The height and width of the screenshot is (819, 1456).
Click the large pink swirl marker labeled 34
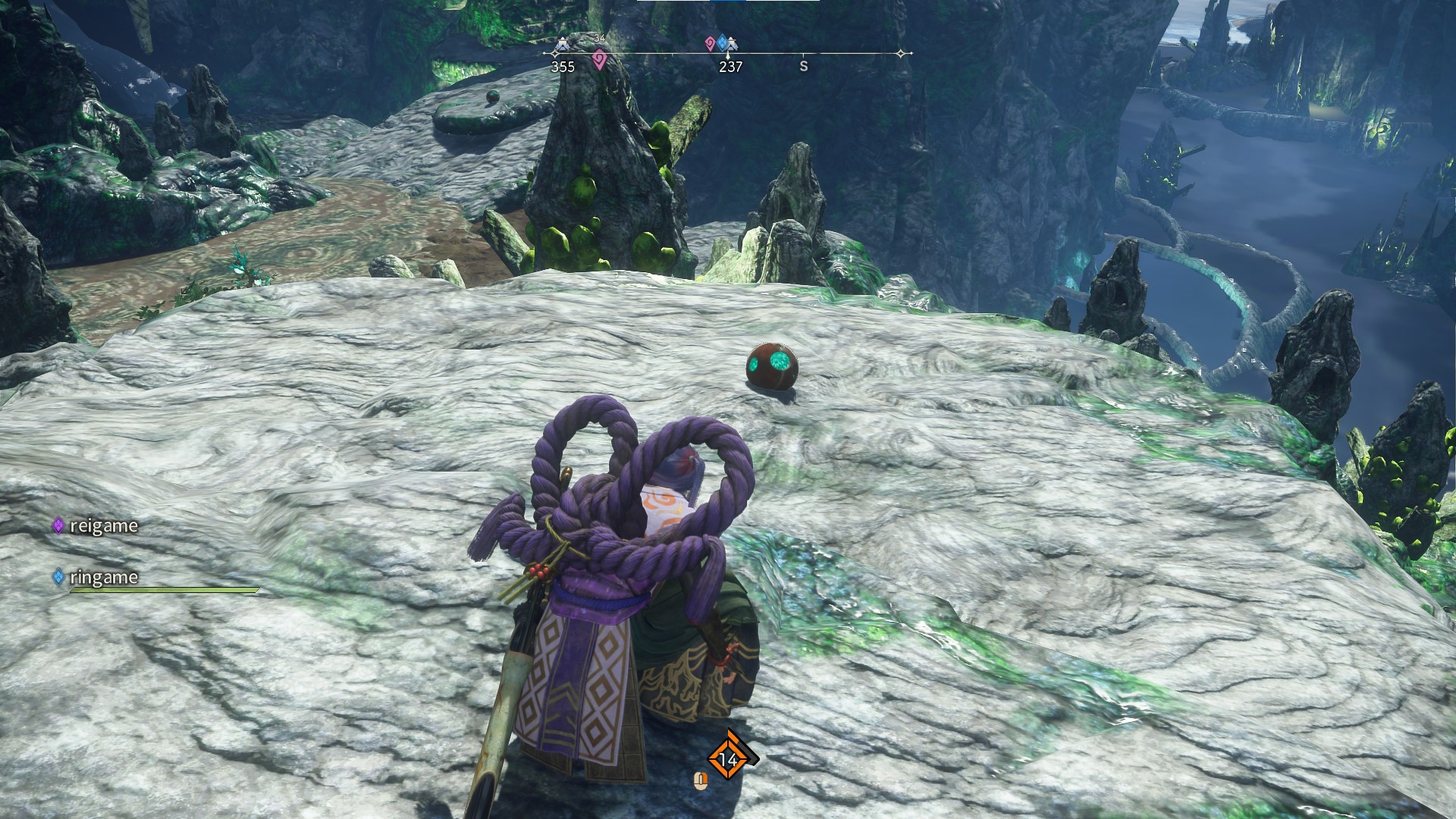coord(599,59)
